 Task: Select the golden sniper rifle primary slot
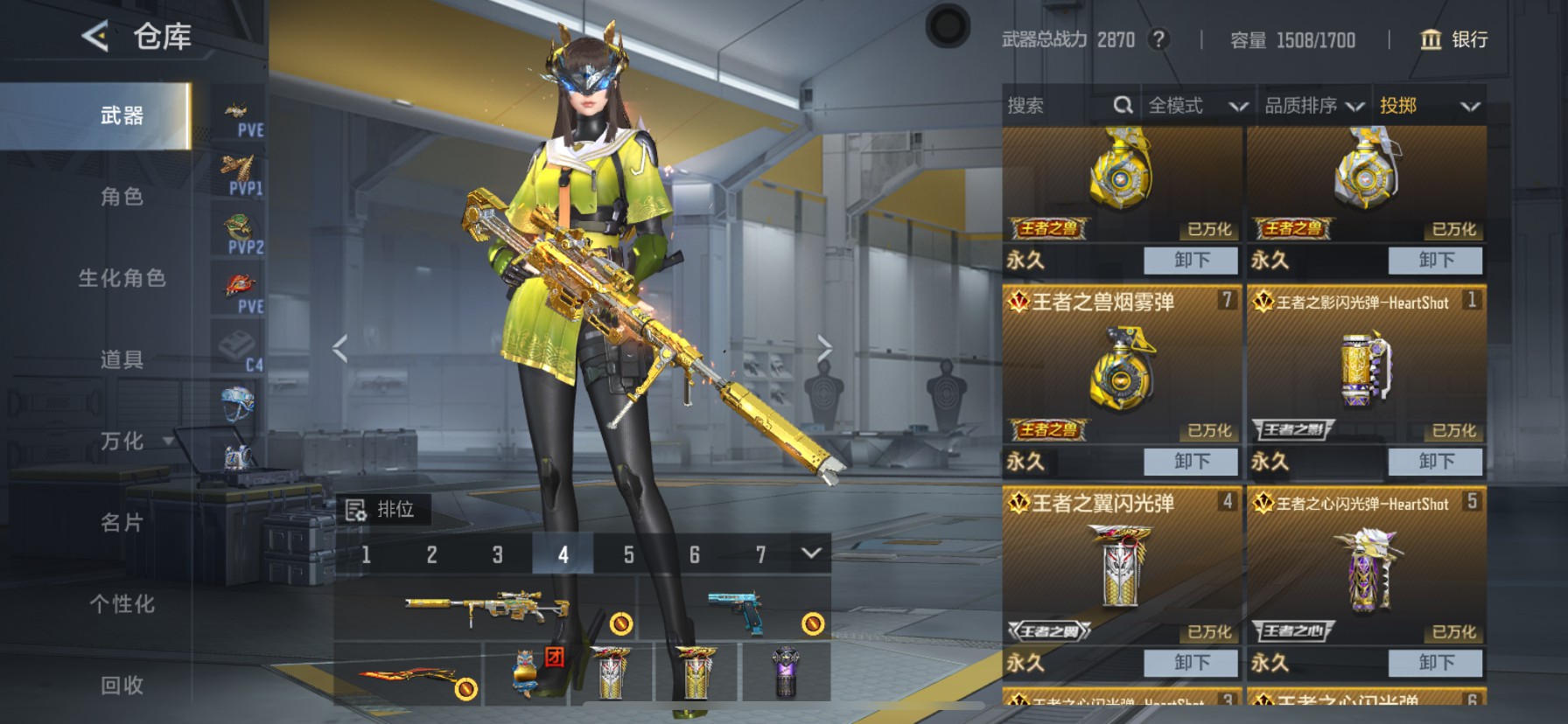point(486,607)
